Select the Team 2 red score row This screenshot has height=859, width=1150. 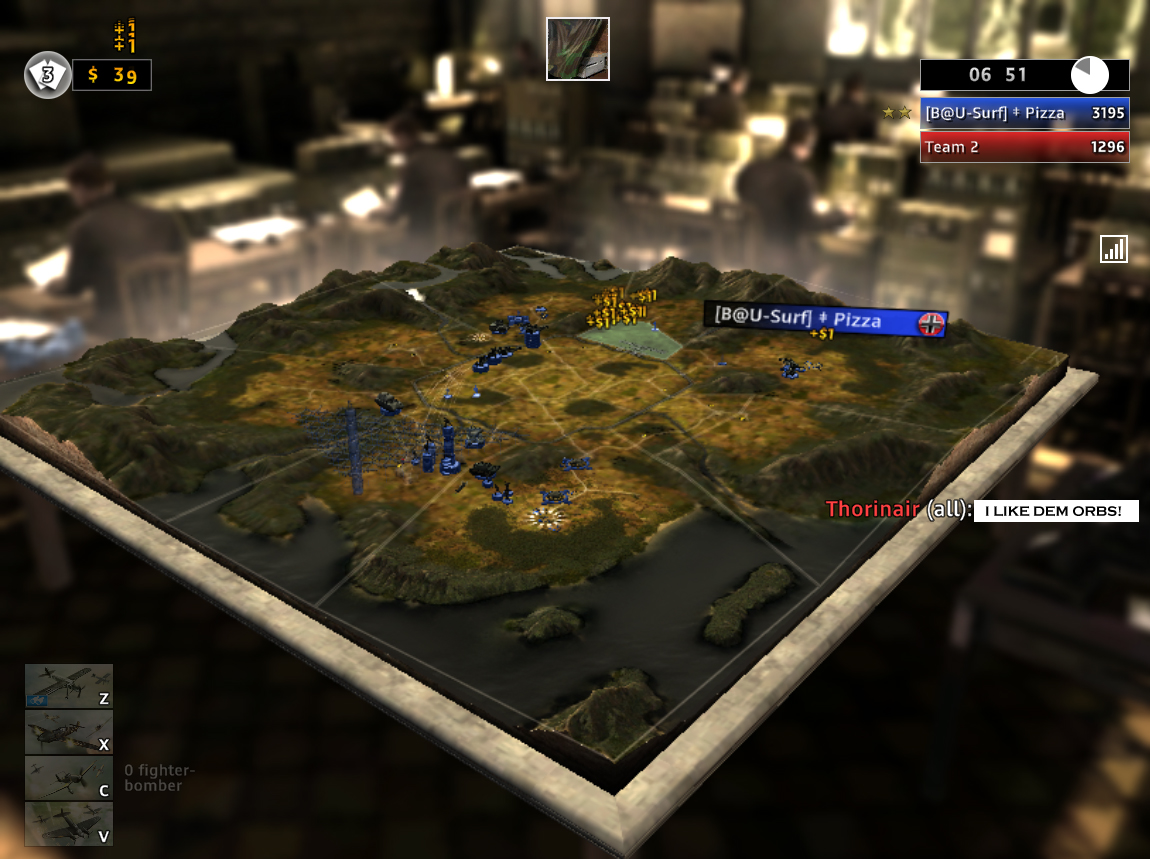tap(1024, 147)
